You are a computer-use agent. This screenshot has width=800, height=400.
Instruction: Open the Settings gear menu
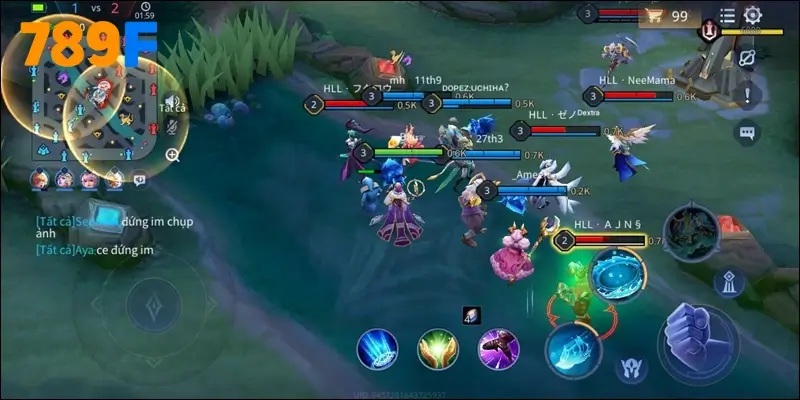(x=753, y=15)
